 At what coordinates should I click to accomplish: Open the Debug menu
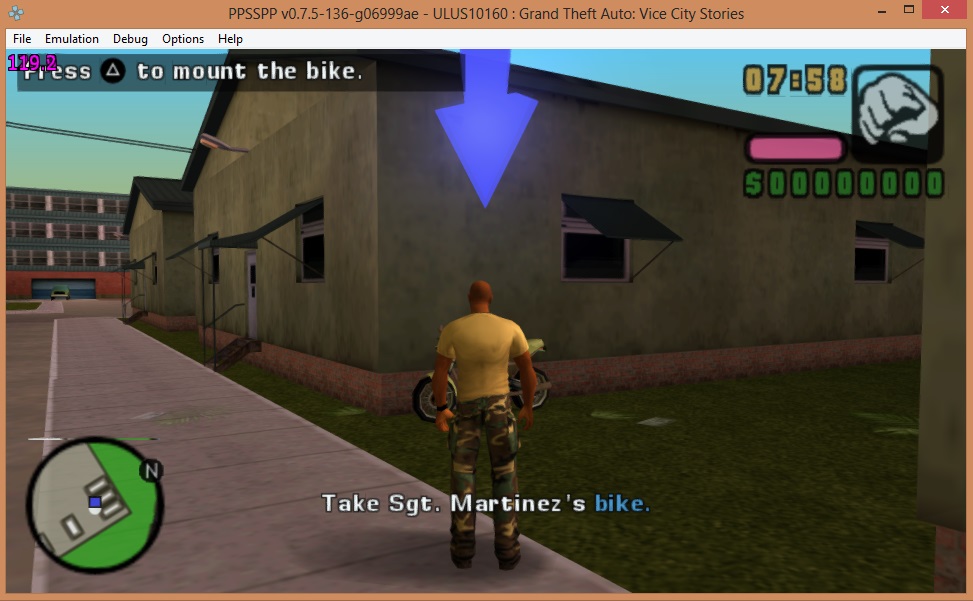pos(130,39)
